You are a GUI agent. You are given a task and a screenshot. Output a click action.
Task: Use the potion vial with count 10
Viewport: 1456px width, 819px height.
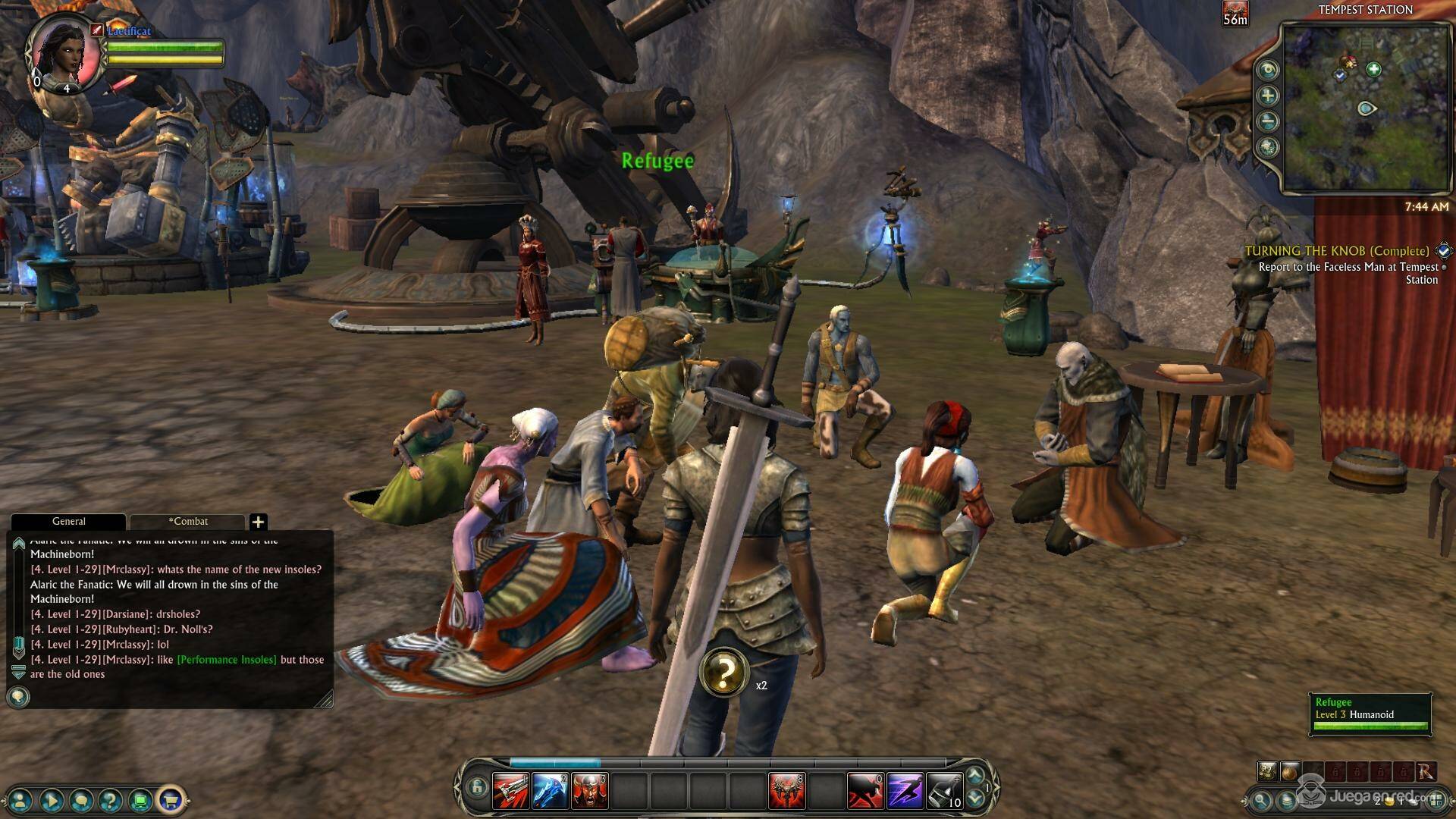[x=944, y=790]
